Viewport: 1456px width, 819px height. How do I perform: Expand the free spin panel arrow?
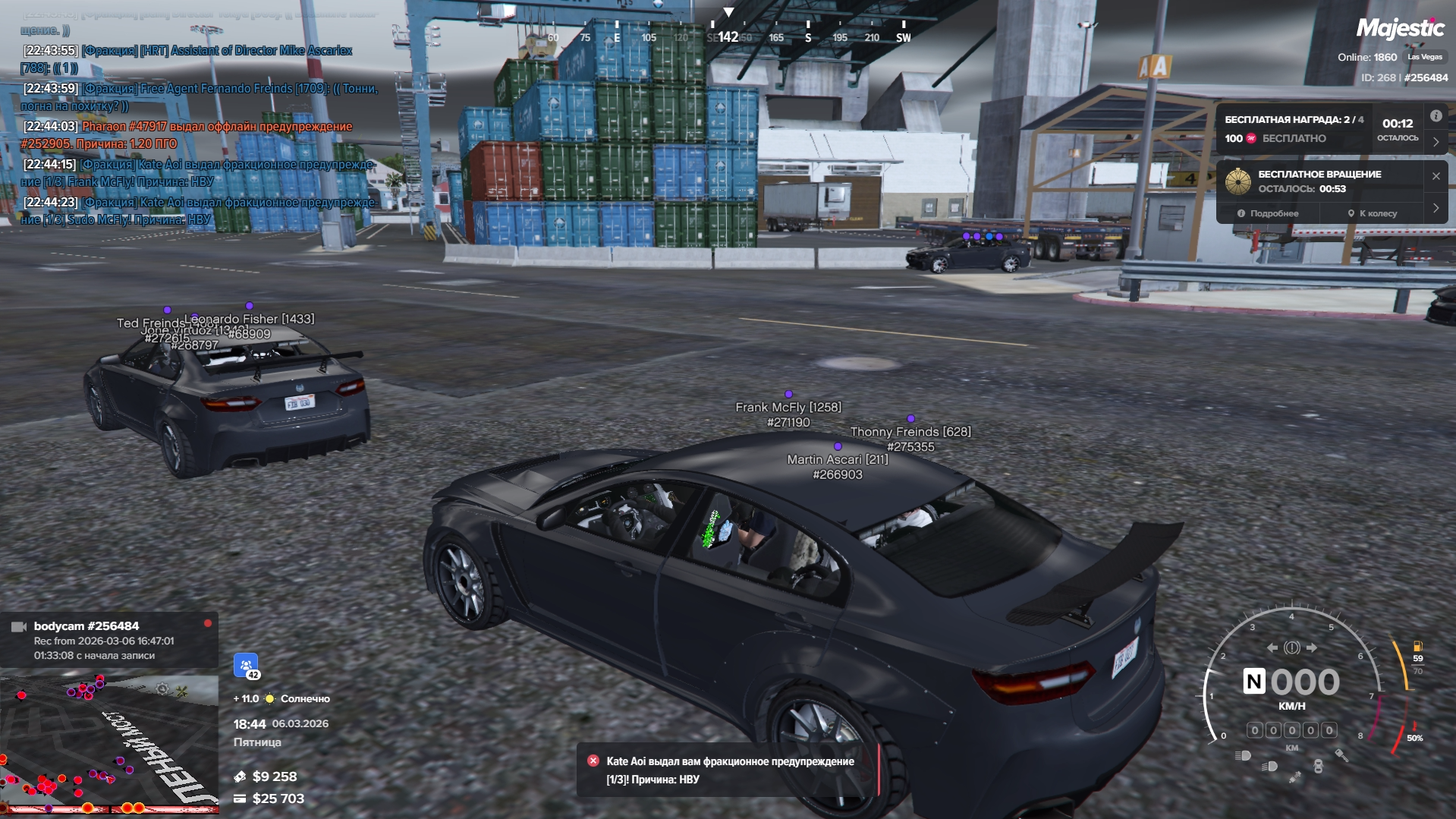[x=1436, y=208]
